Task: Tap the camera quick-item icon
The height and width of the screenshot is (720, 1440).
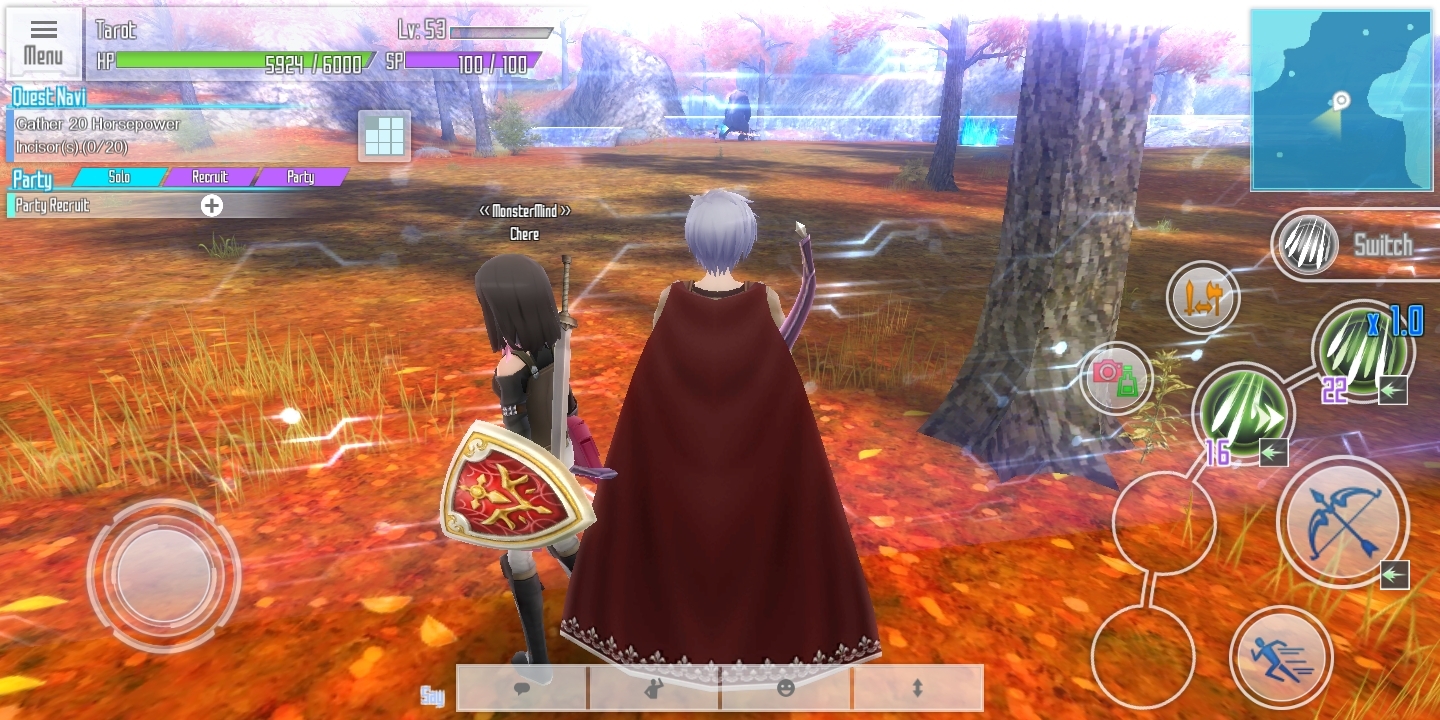Action: coord(1115,380)
